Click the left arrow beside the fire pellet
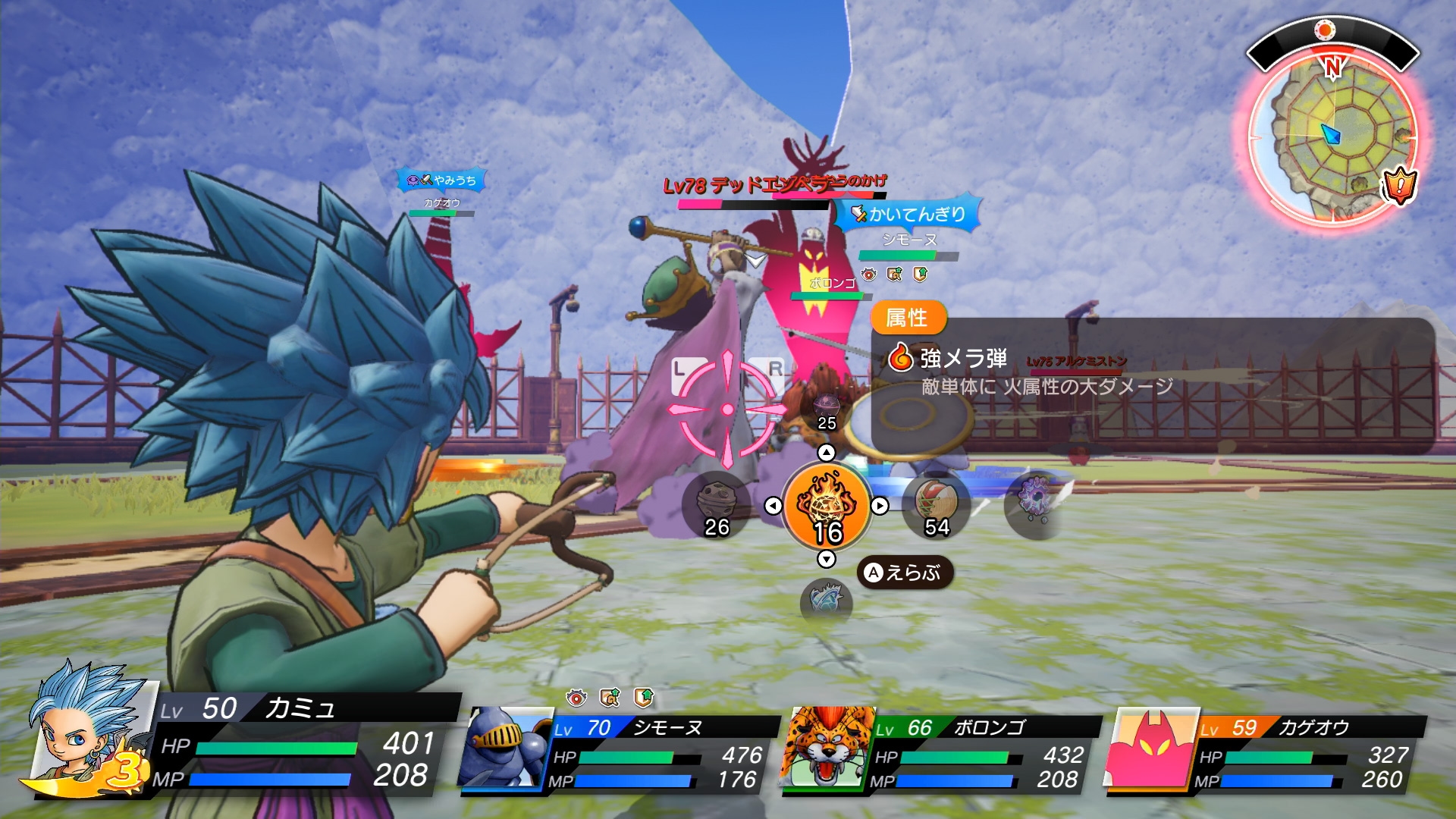Viewport: 1456px width, 819px height. click(x=773, y=506)
